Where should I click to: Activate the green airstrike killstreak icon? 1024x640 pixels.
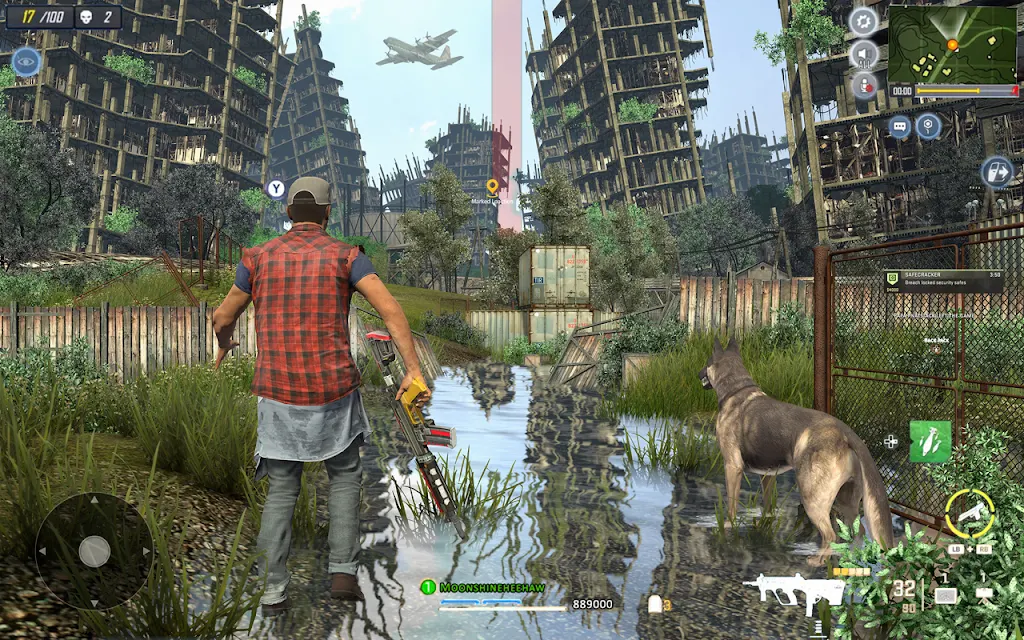tap(930, 441)
